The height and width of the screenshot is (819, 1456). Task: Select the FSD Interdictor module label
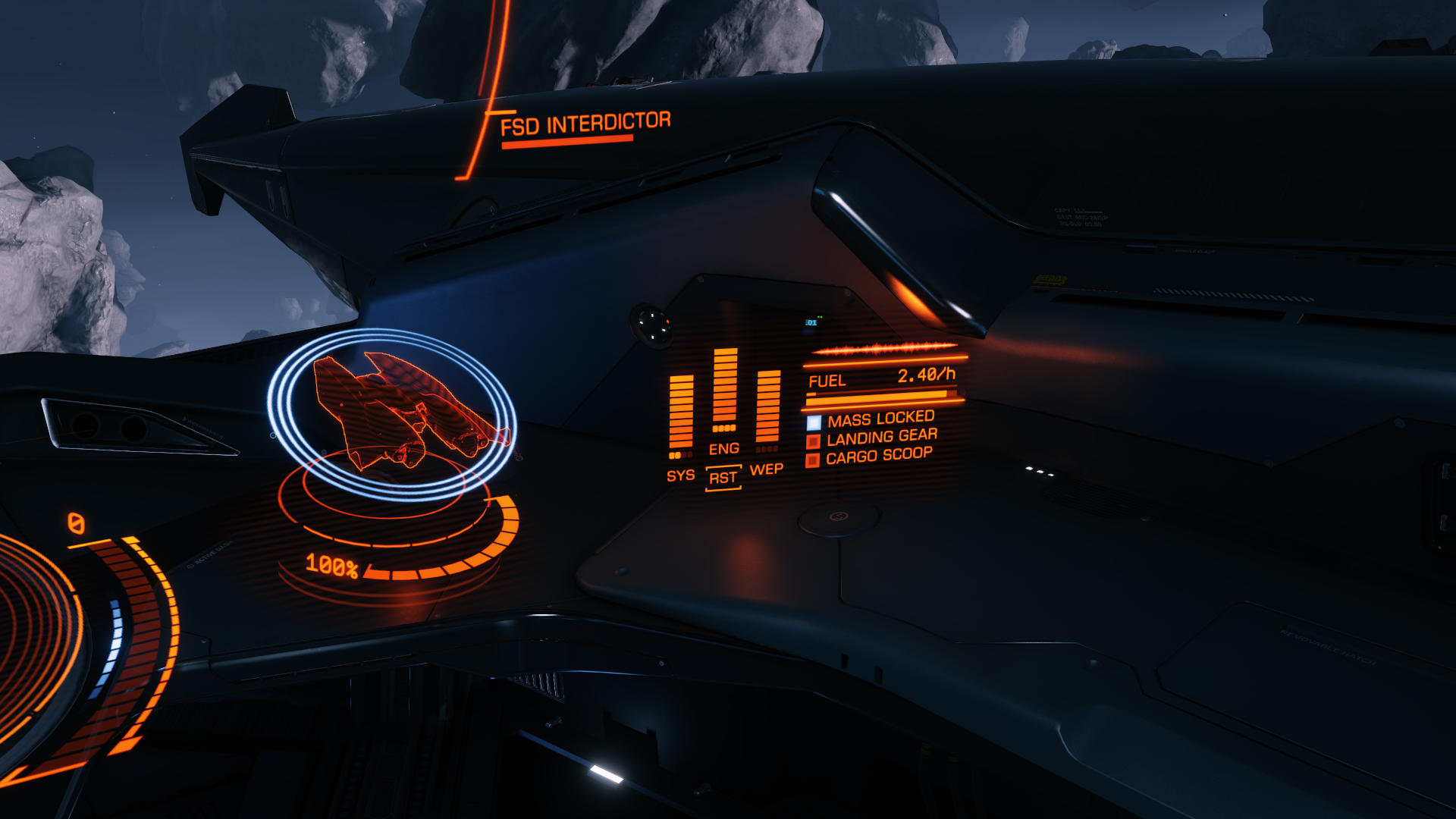585,124
